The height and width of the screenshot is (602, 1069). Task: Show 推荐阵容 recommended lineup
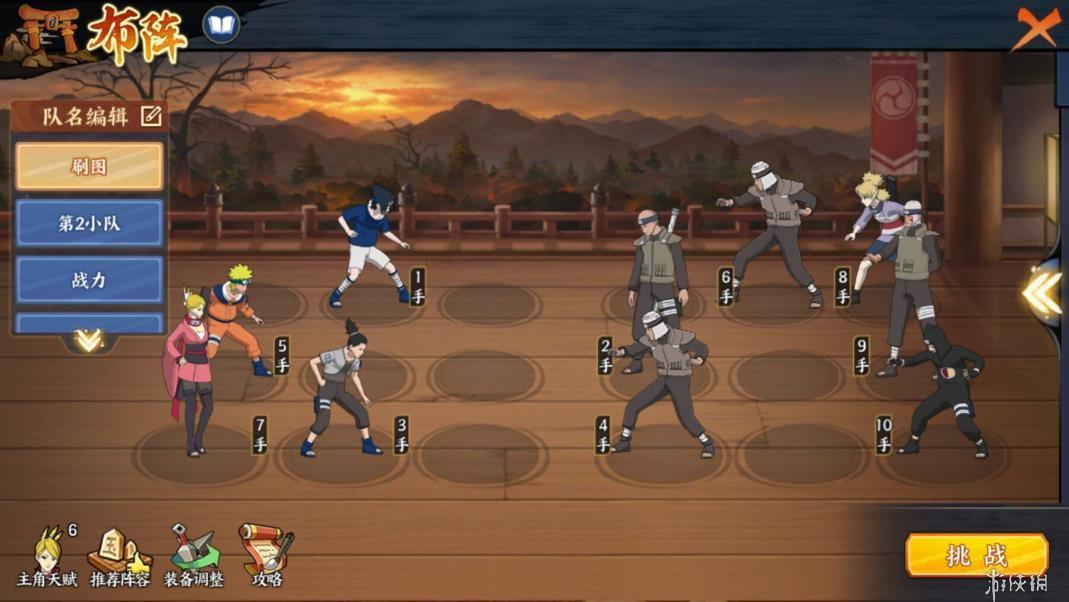tap(119, 556)
